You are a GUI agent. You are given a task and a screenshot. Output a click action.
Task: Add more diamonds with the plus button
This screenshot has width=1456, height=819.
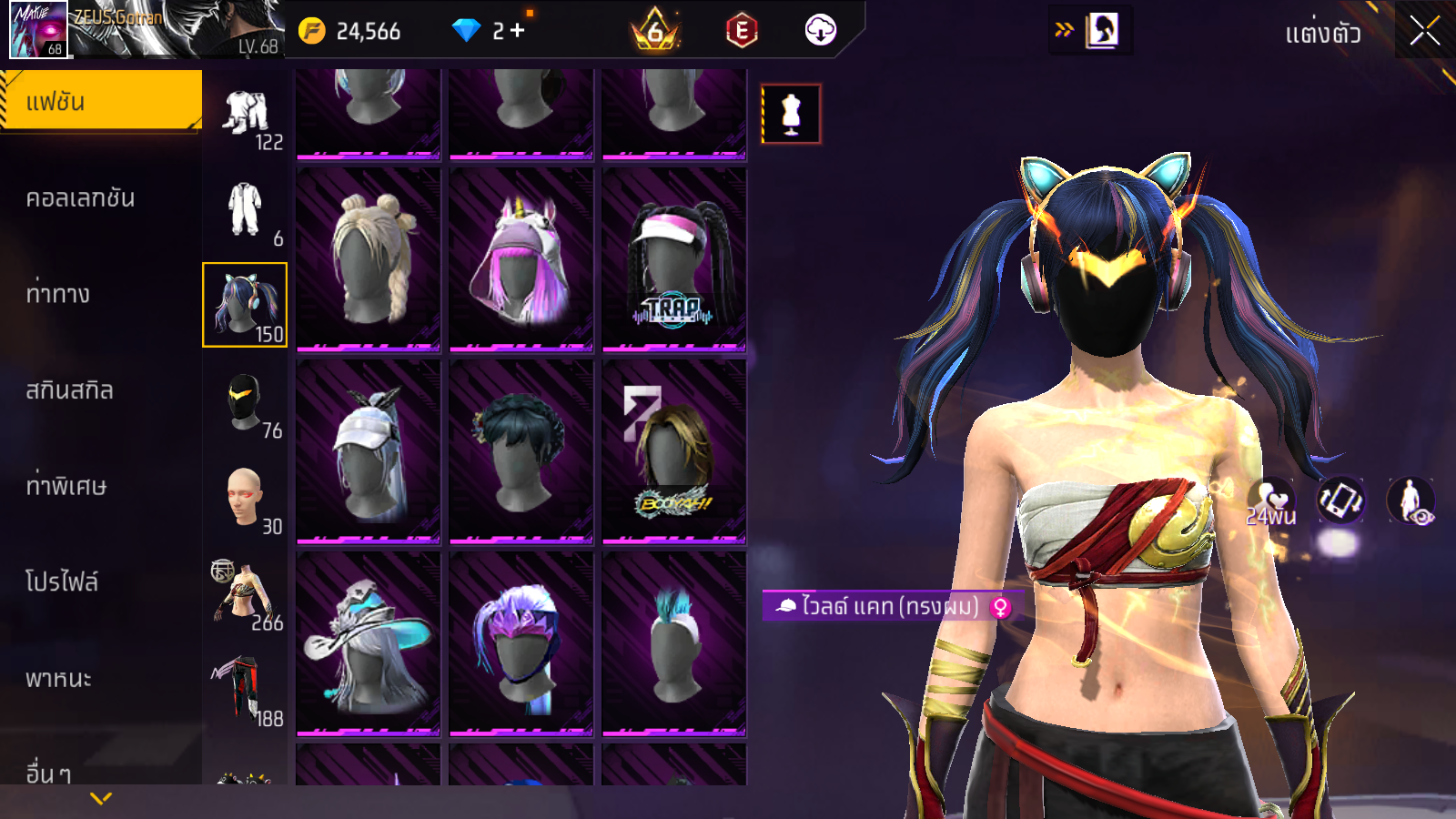(518, 31)
